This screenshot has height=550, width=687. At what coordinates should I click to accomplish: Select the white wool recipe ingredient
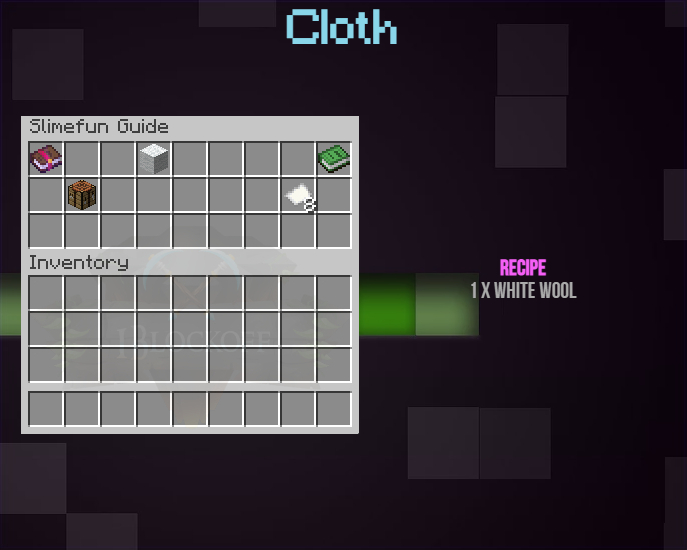154,158
